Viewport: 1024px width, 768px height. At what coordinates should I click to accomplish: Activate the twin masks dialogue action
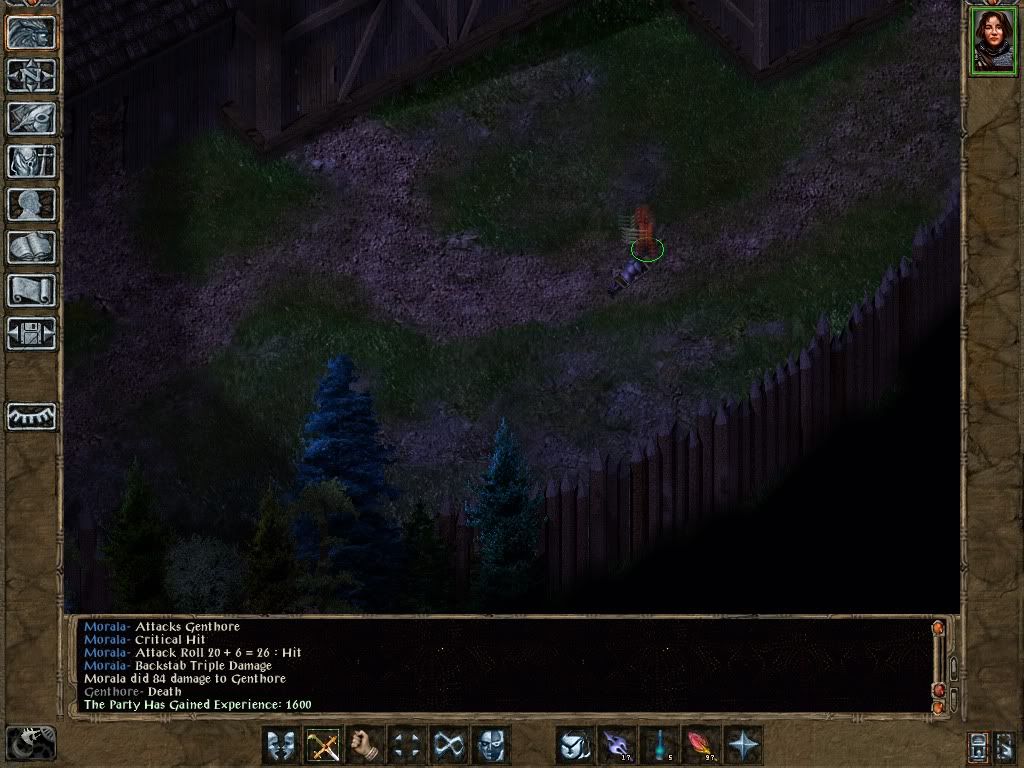pos(281,745)
